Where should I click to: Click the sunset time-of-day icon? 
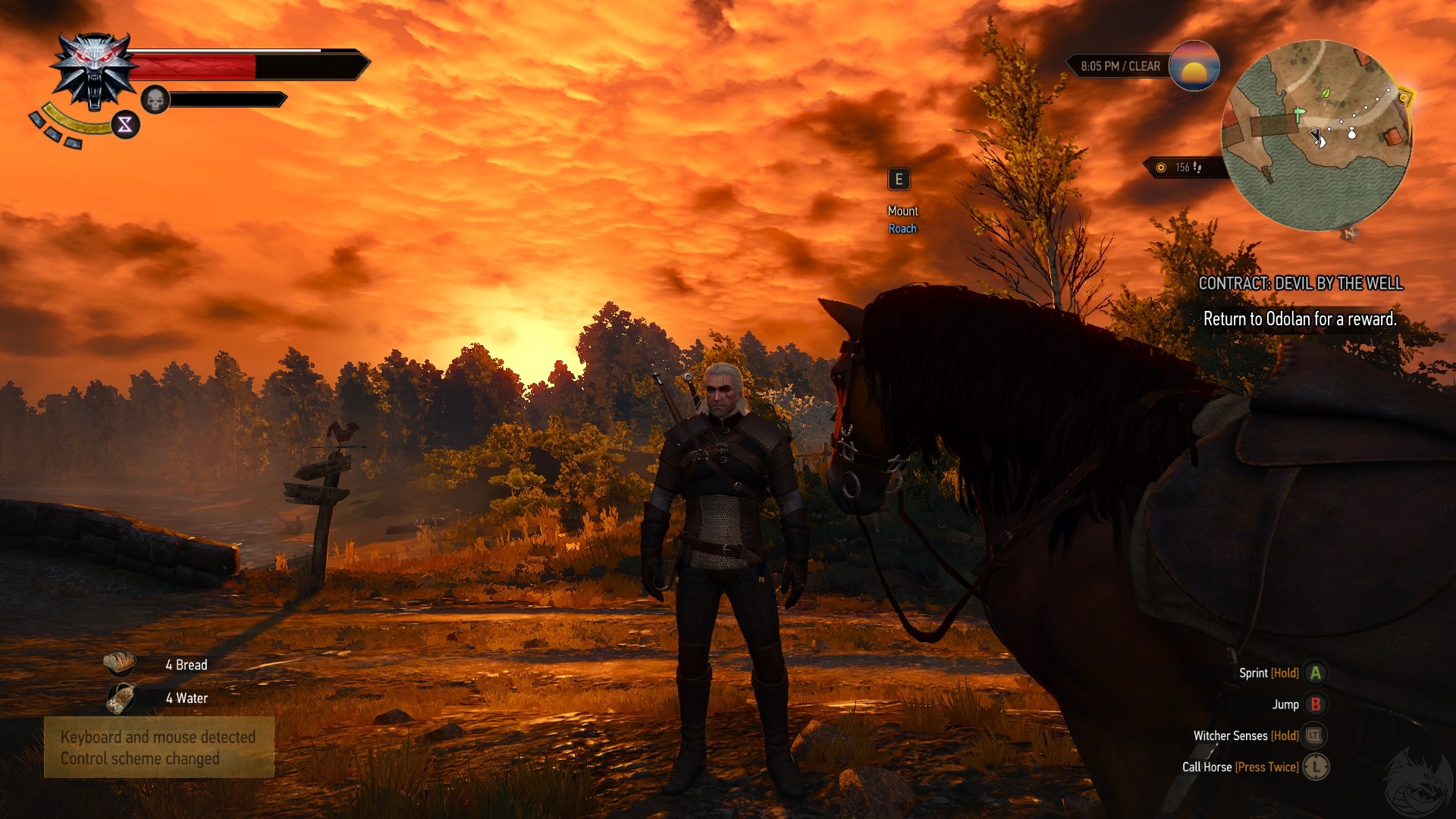(1194, 66)
